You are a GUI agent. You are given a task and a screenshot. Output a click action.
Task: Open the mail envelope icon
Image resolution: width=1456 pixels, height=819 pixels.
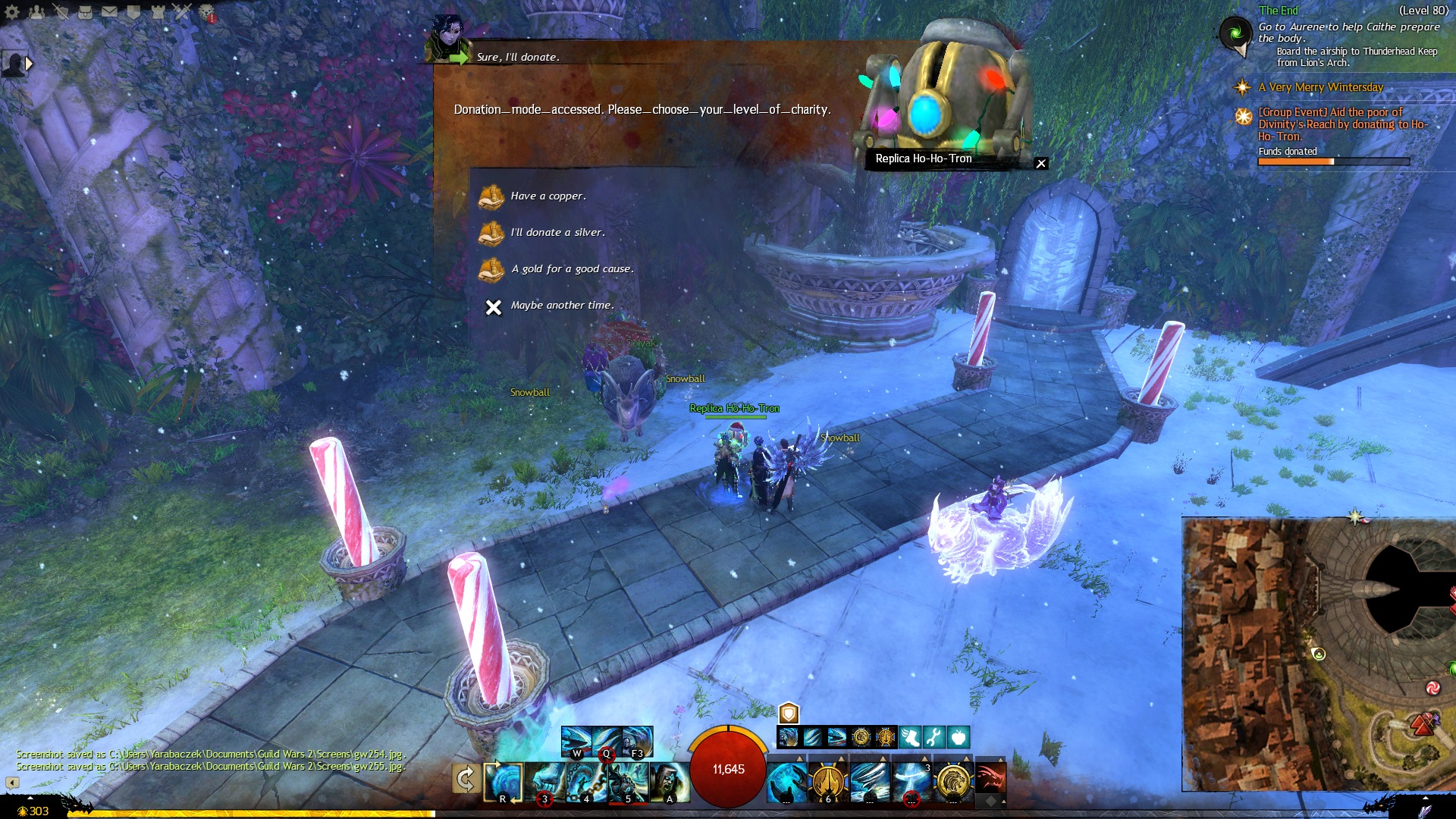click(x=109, y=12)
